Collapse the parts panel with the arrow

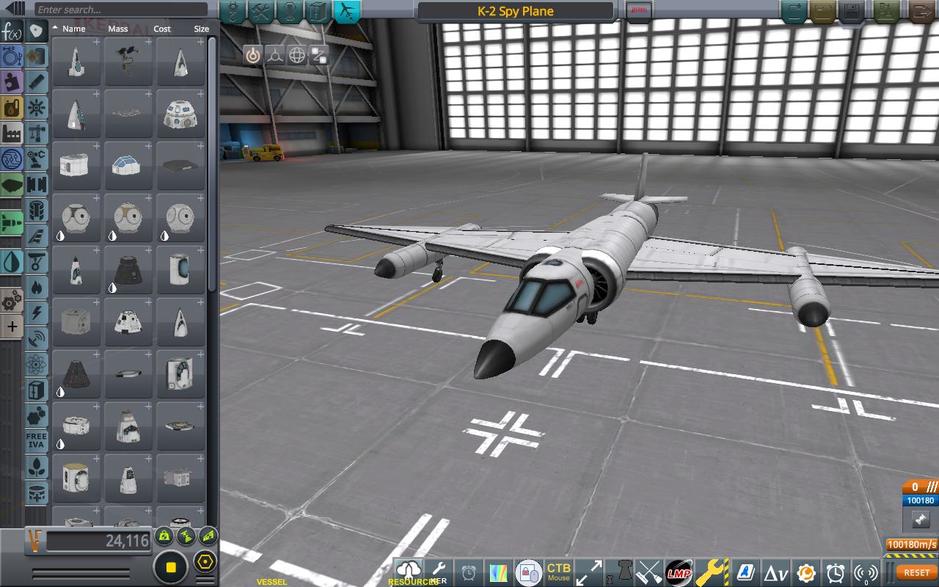tap(14, 9)
